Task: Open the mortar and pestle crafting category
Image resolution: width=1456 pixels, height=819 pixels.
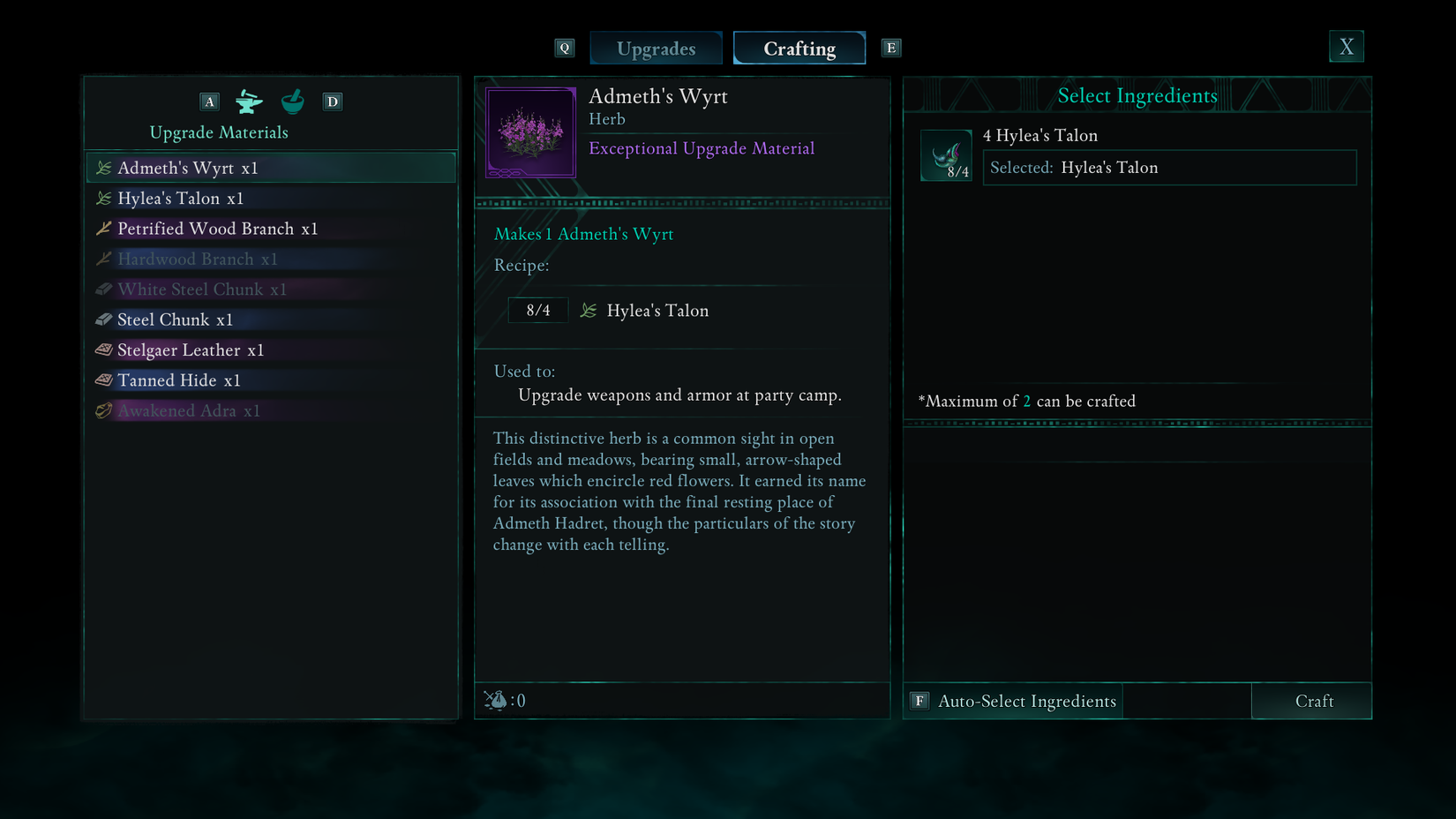Action: (x=291, y=101)
